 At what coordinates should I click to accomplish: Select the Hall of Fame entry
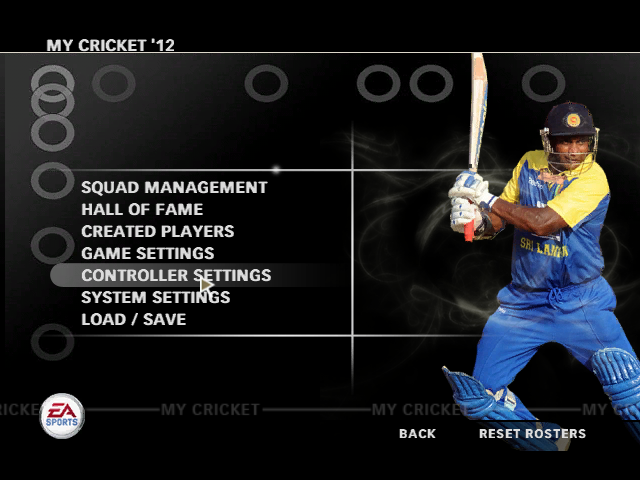pyautogui.click(x=142, y=209)
